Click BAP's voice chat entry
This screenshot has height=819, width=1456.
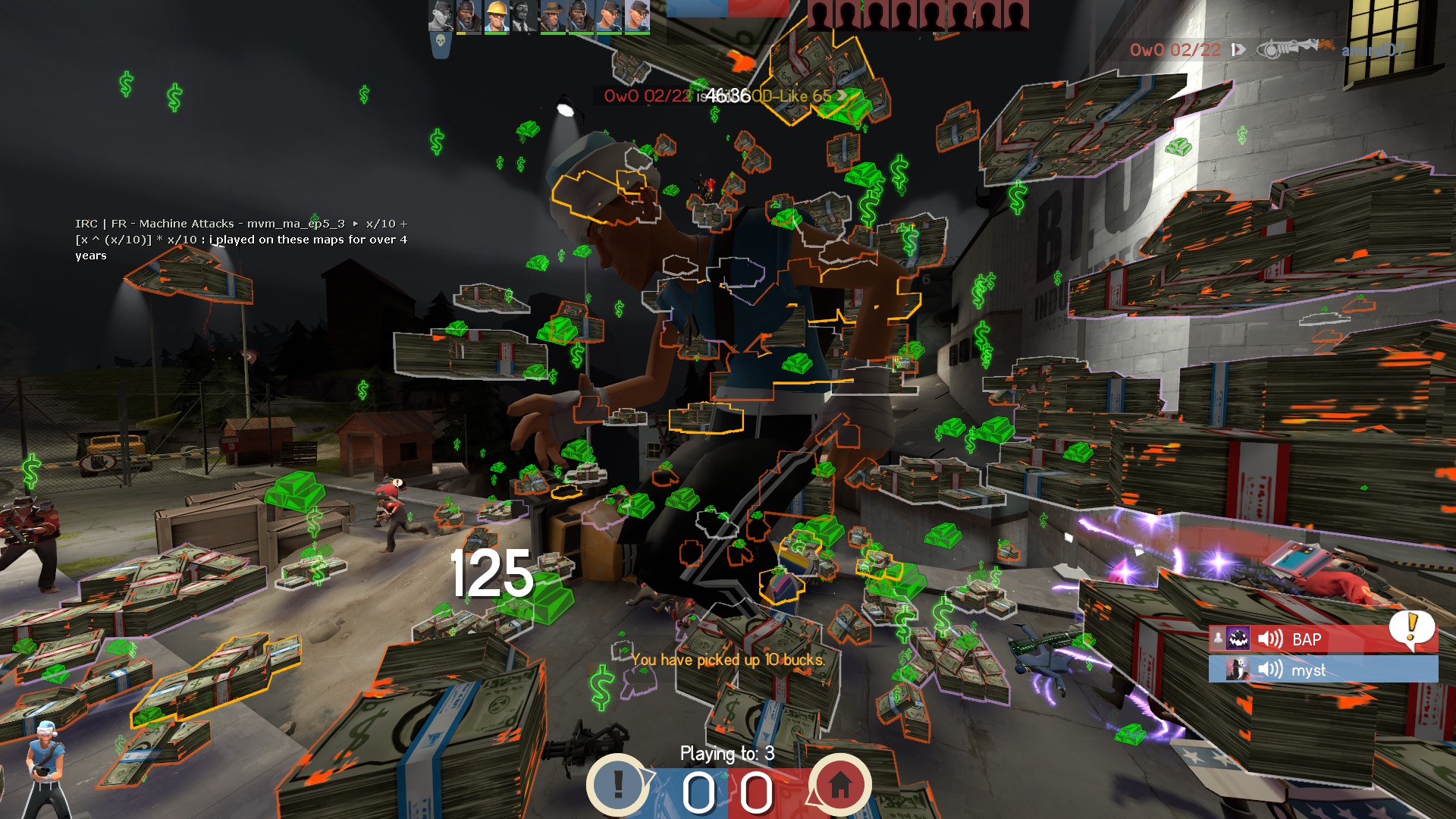[x=1323, y=639]
